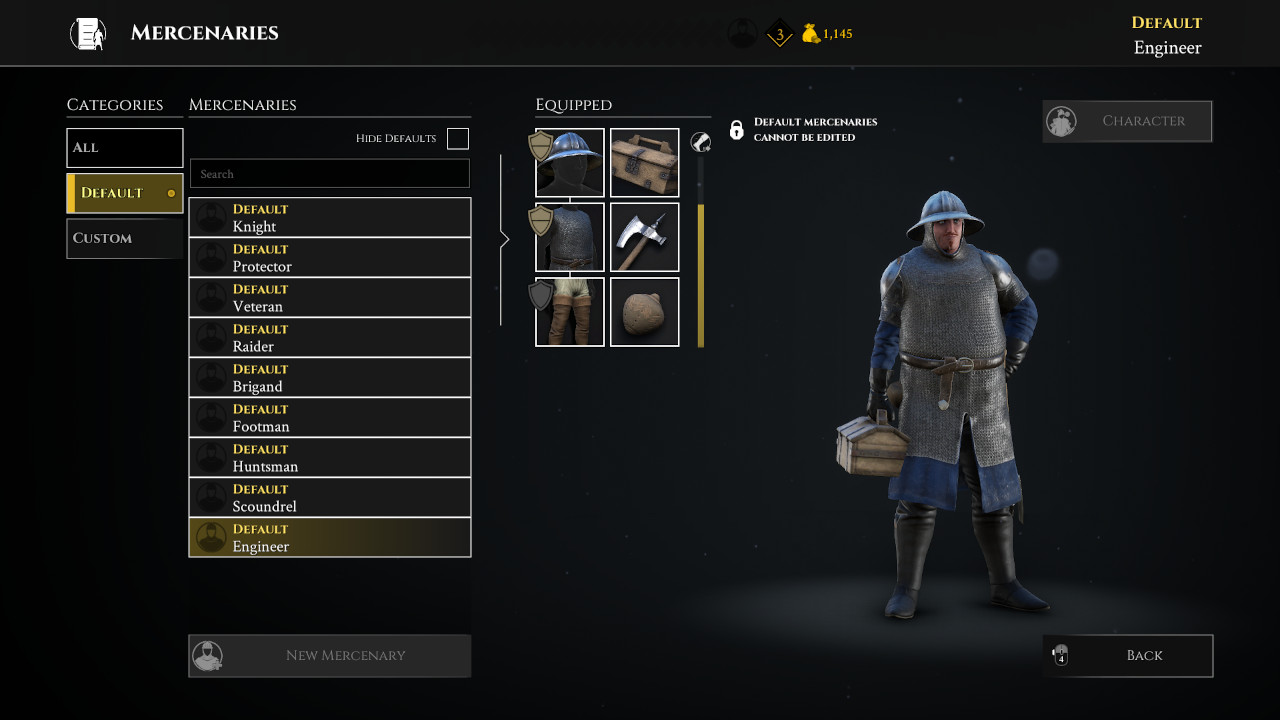Choose the Default Knight mercenary
Image resolution: width=1280 pixels, height=720 pixels.
pos(330,217)
